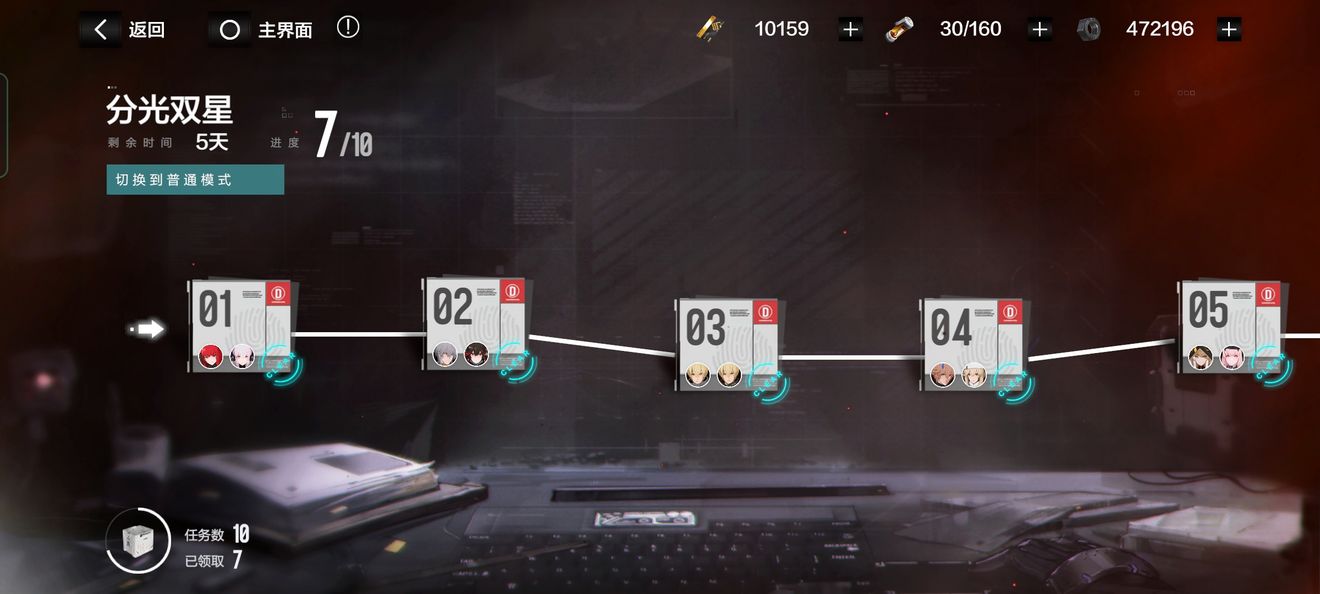Add more of the 472196 nut currency
Screen dimensions: 1320x594
click(1229, 30)
